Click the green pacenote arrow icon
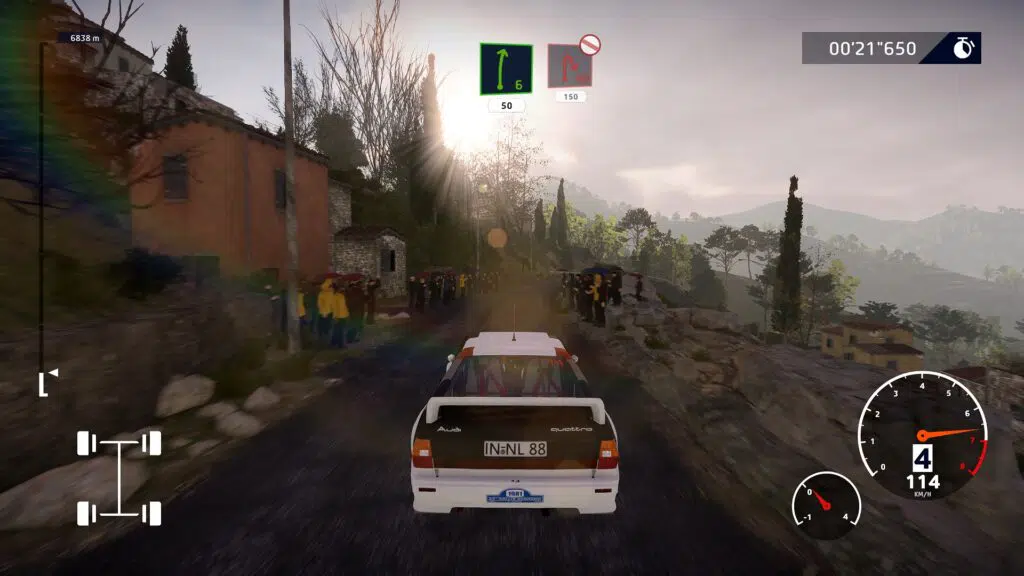1024x576 pixels. [x=505, y=69]
